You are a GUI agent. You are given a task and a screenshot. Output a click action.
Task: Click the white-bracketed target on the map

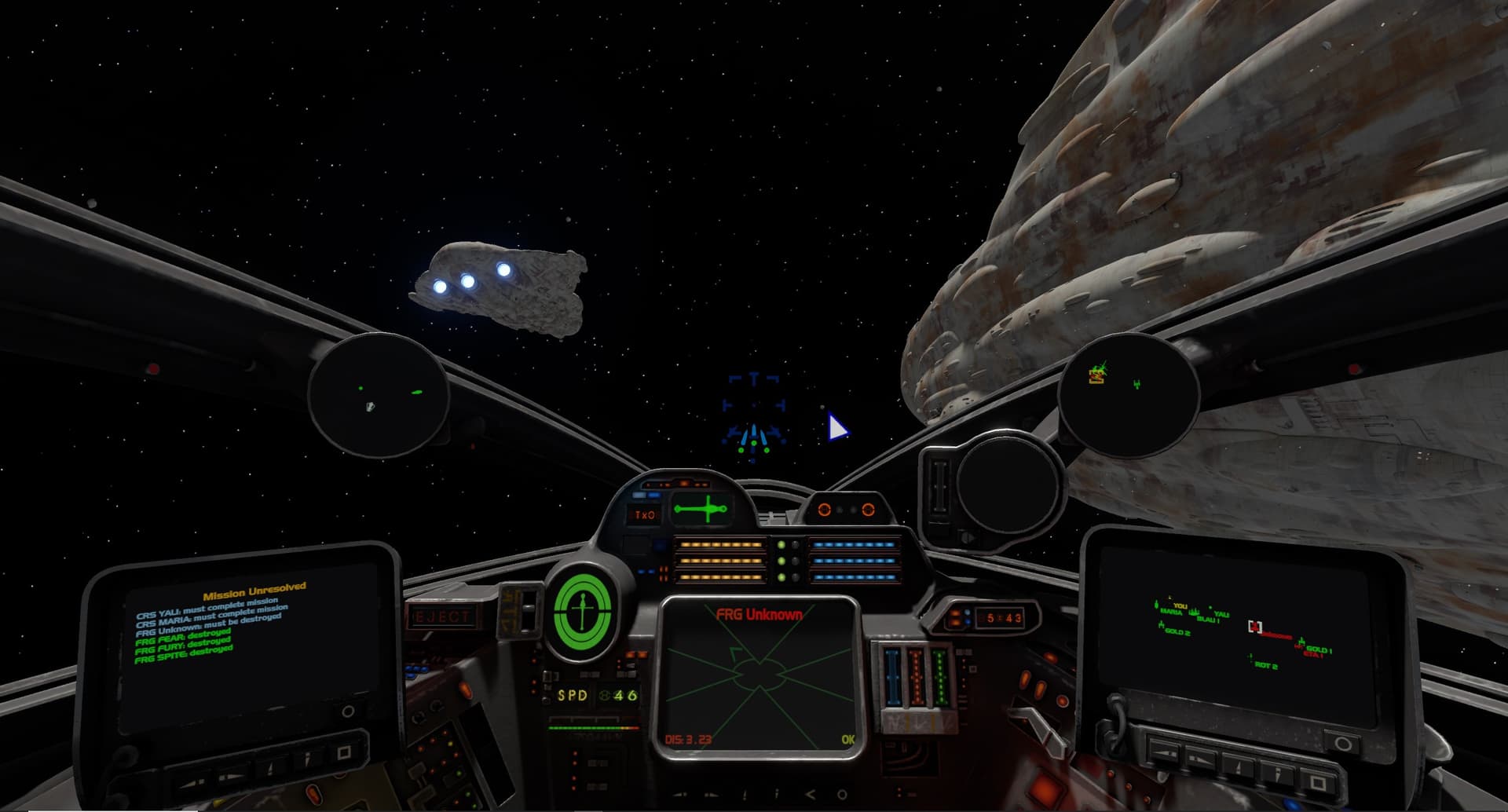coord(1254,626)
